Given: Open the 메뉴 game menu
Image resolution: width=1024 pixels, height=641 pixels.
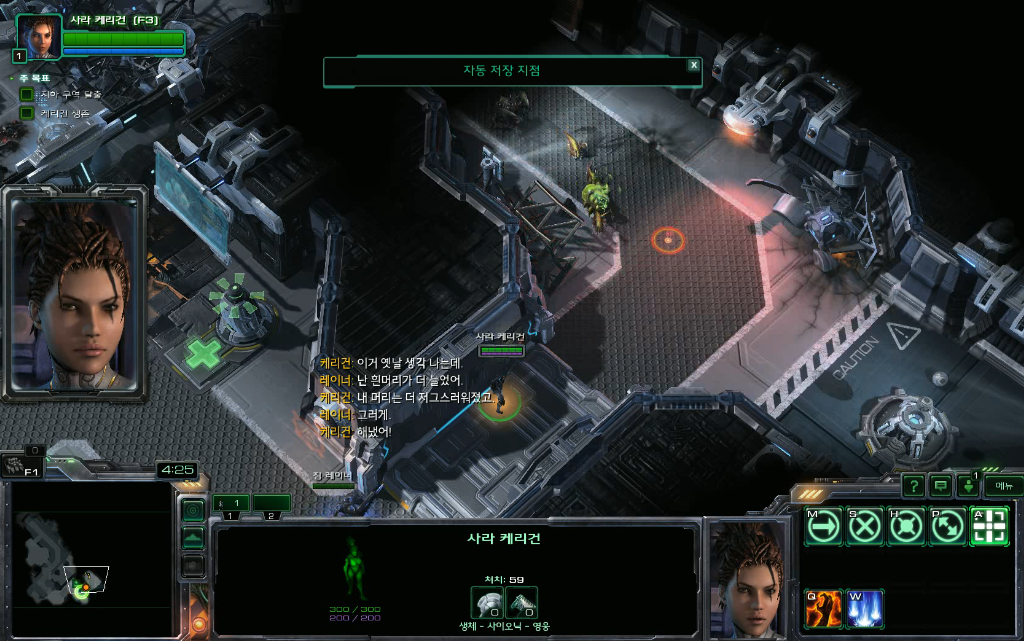Looking at the screenshot, I should coord(1002,486).
